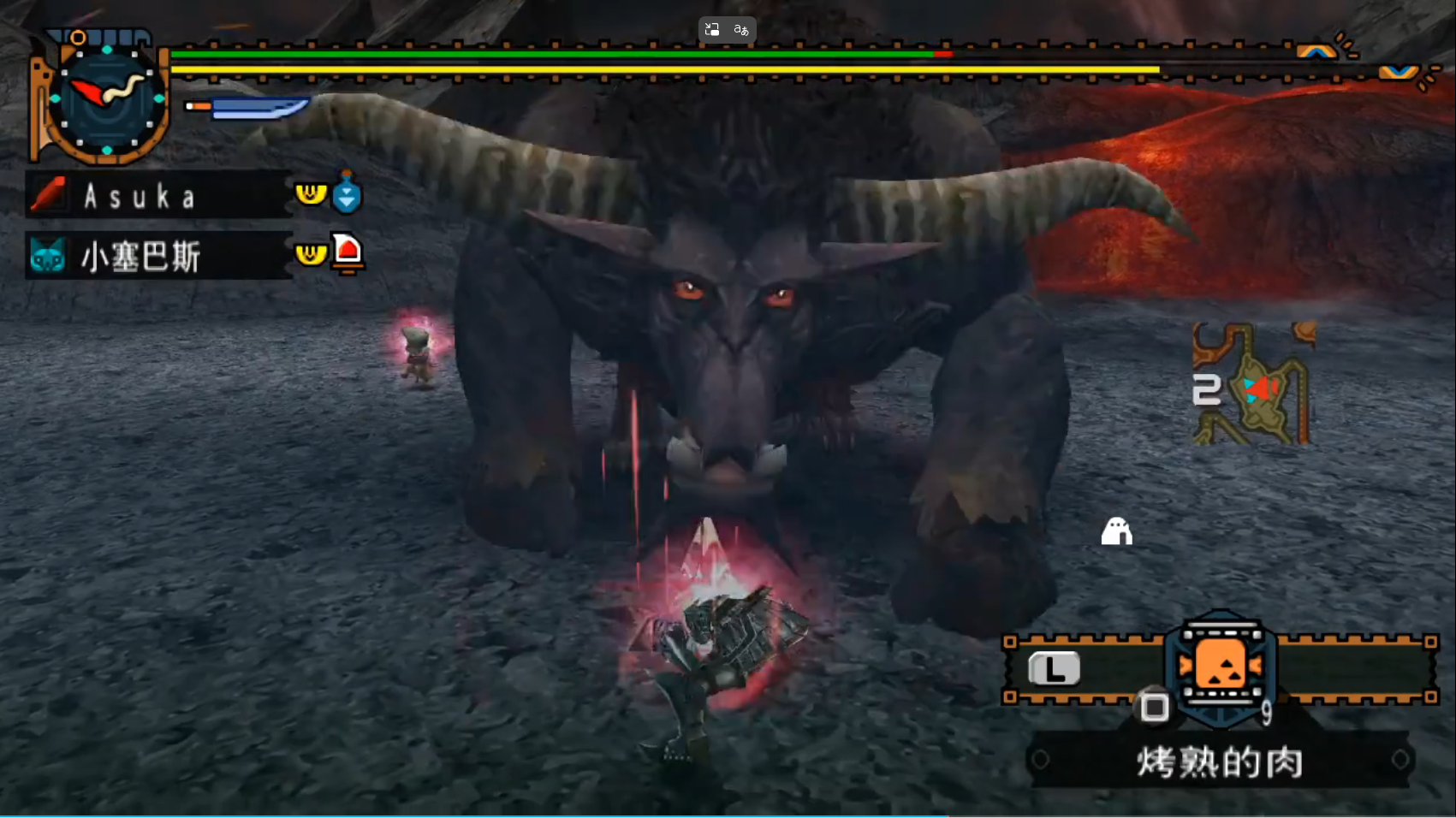Image resolution: width=1456 pixels, height=818 pixels.
Task: Toggle the aあ input language switcher
Action: (x=740, y=28)
